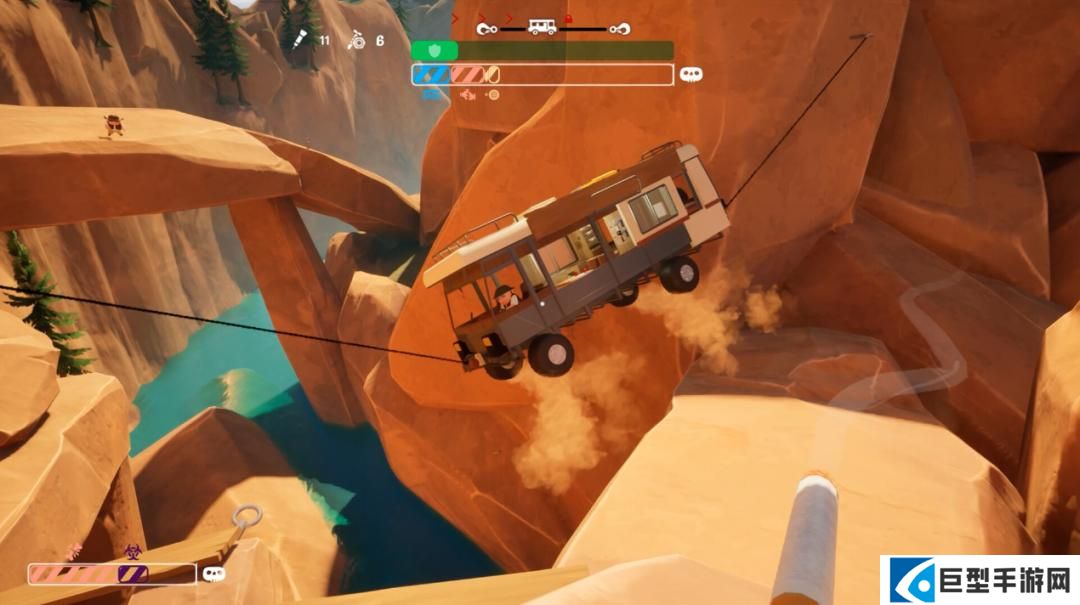Select the gear parts resource icon

point(354,41)
